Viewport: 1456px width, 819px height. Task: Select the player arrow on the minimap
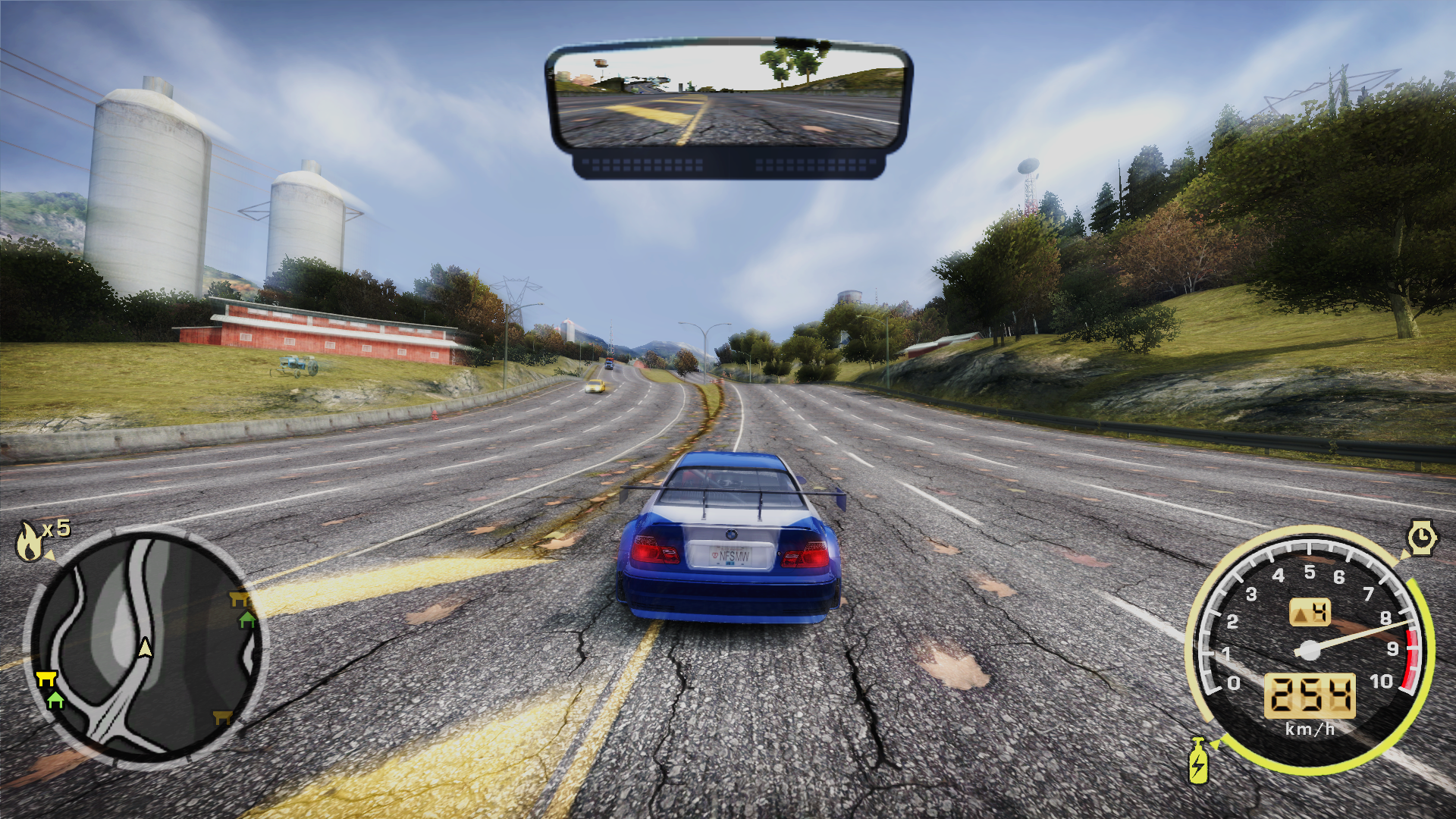[x=145, y=647]
